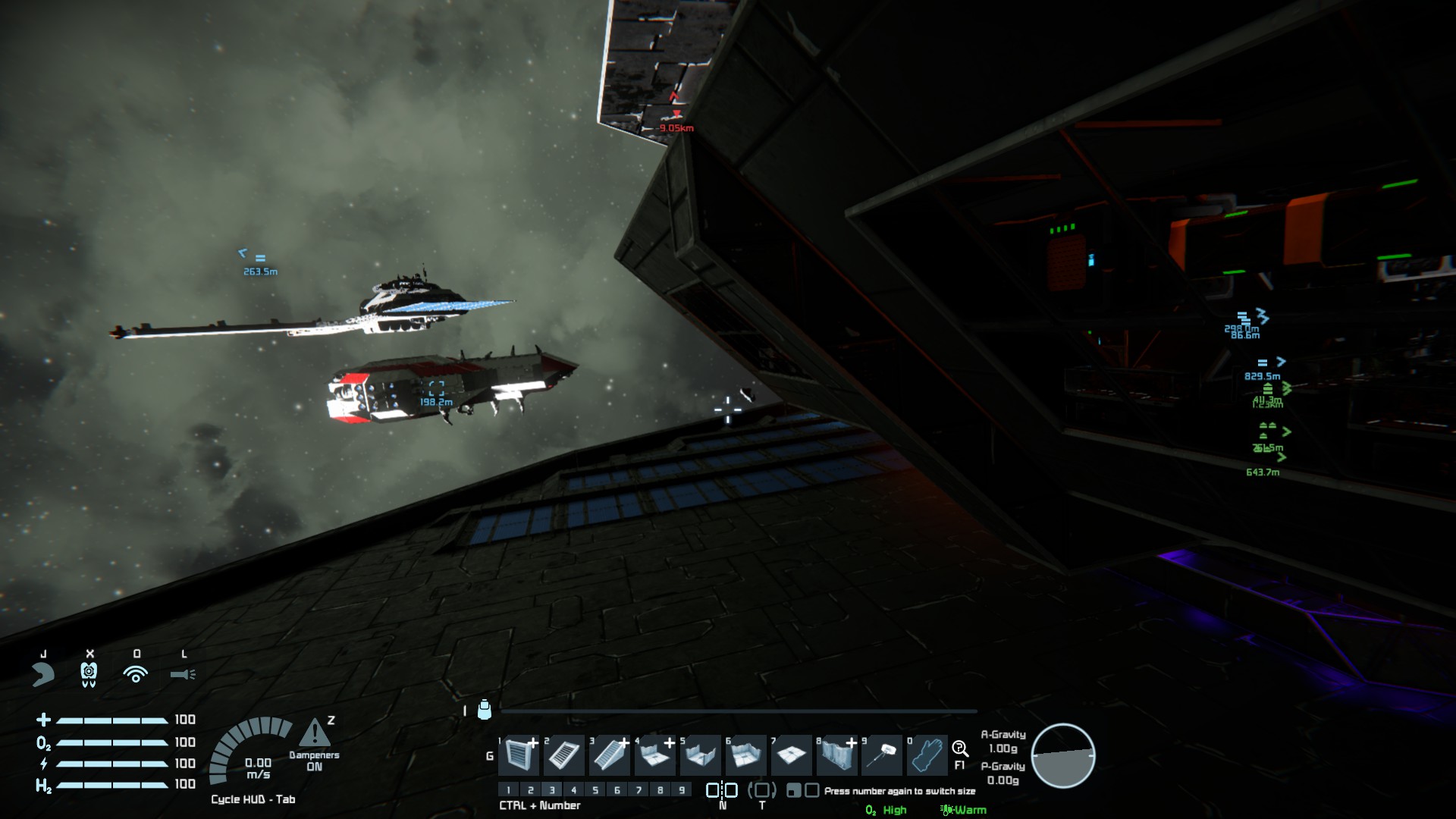This screenshot has height=819, width=1456.
Task: Select the glove hand slot
Action: point(927,755)
